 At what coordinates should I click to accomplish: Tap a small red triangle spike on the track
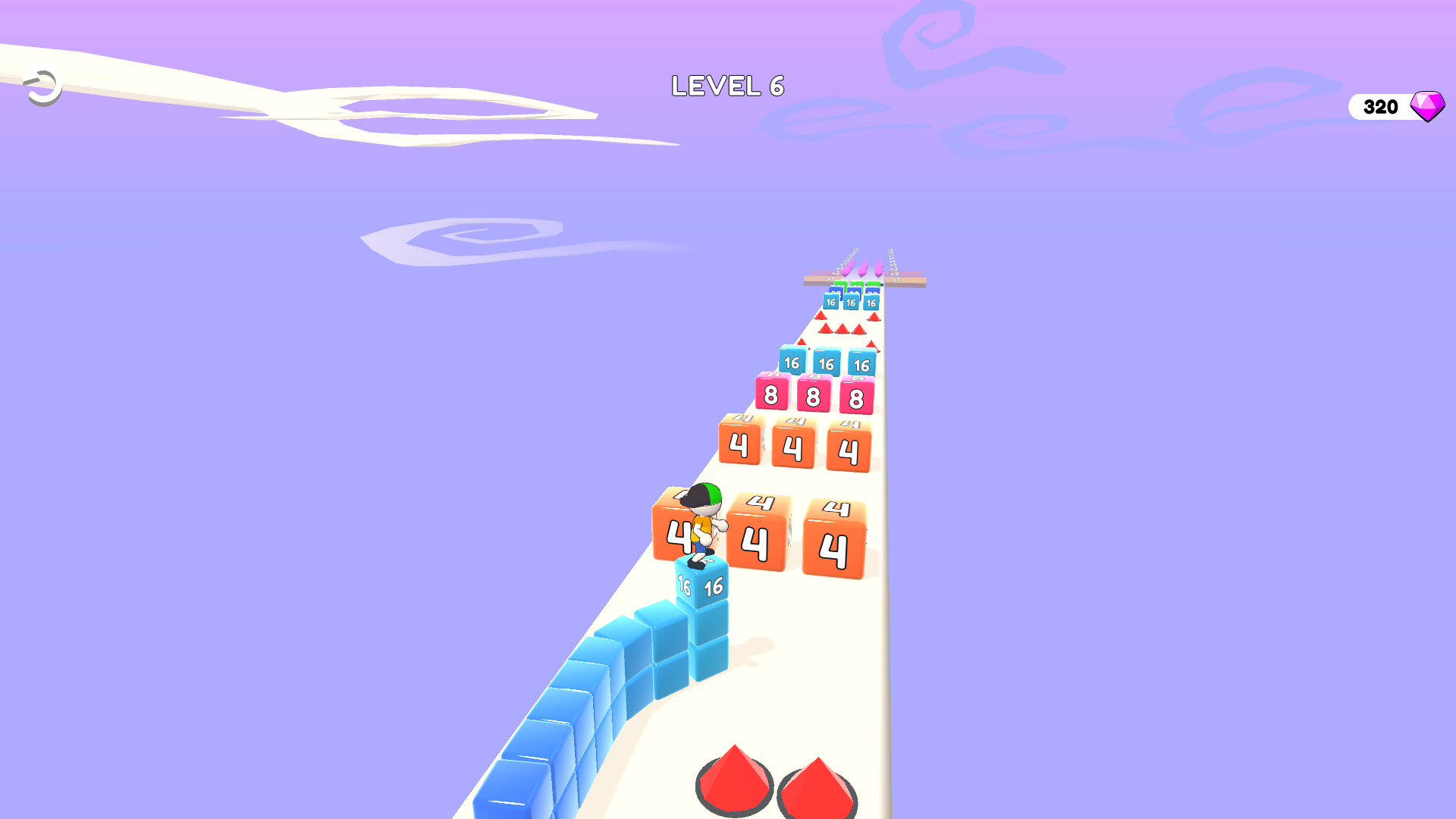[843, 329]
